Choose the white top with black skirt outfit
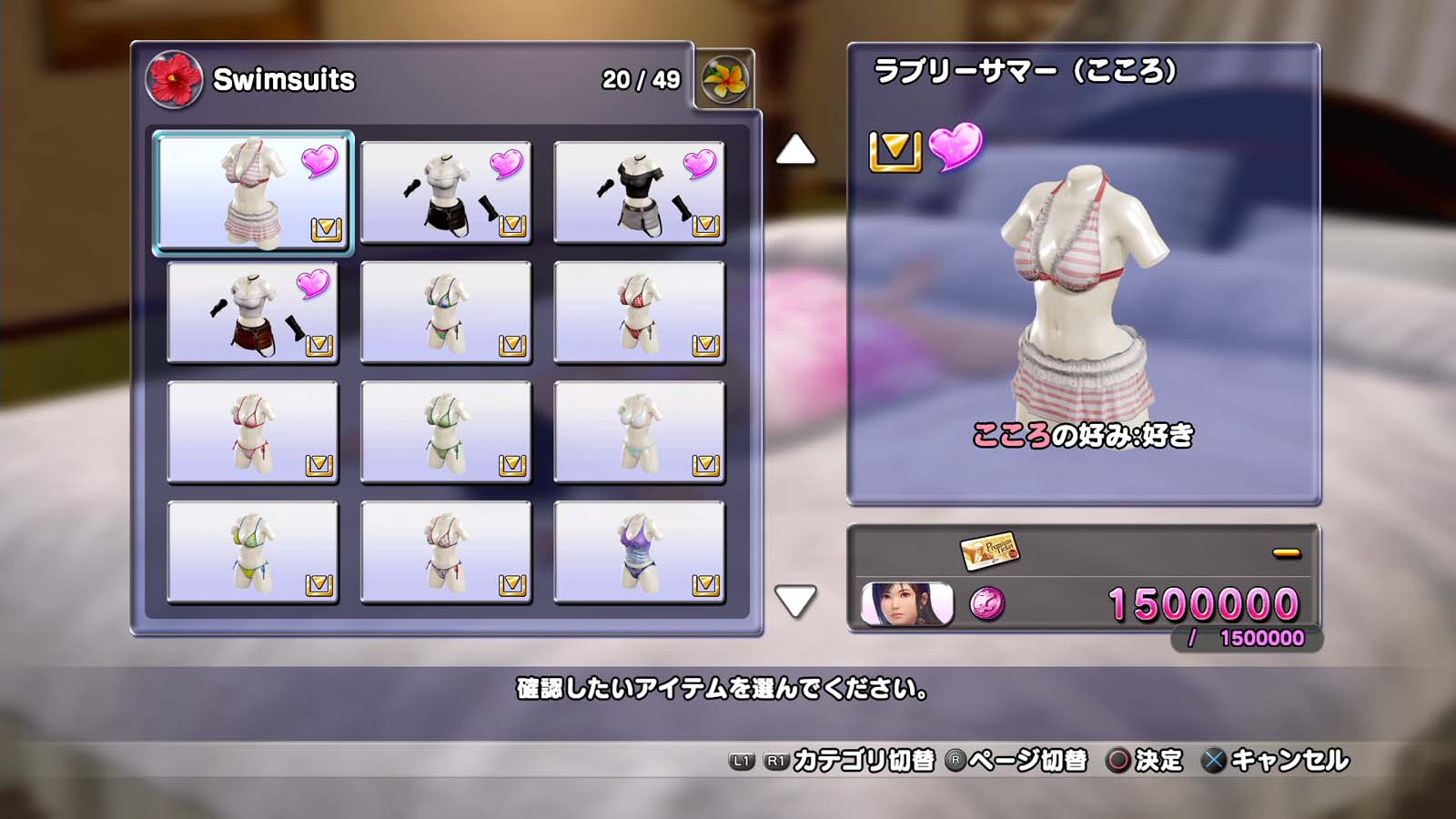Viewport: 1456px width, 819px height. click(x=446, y=192)
